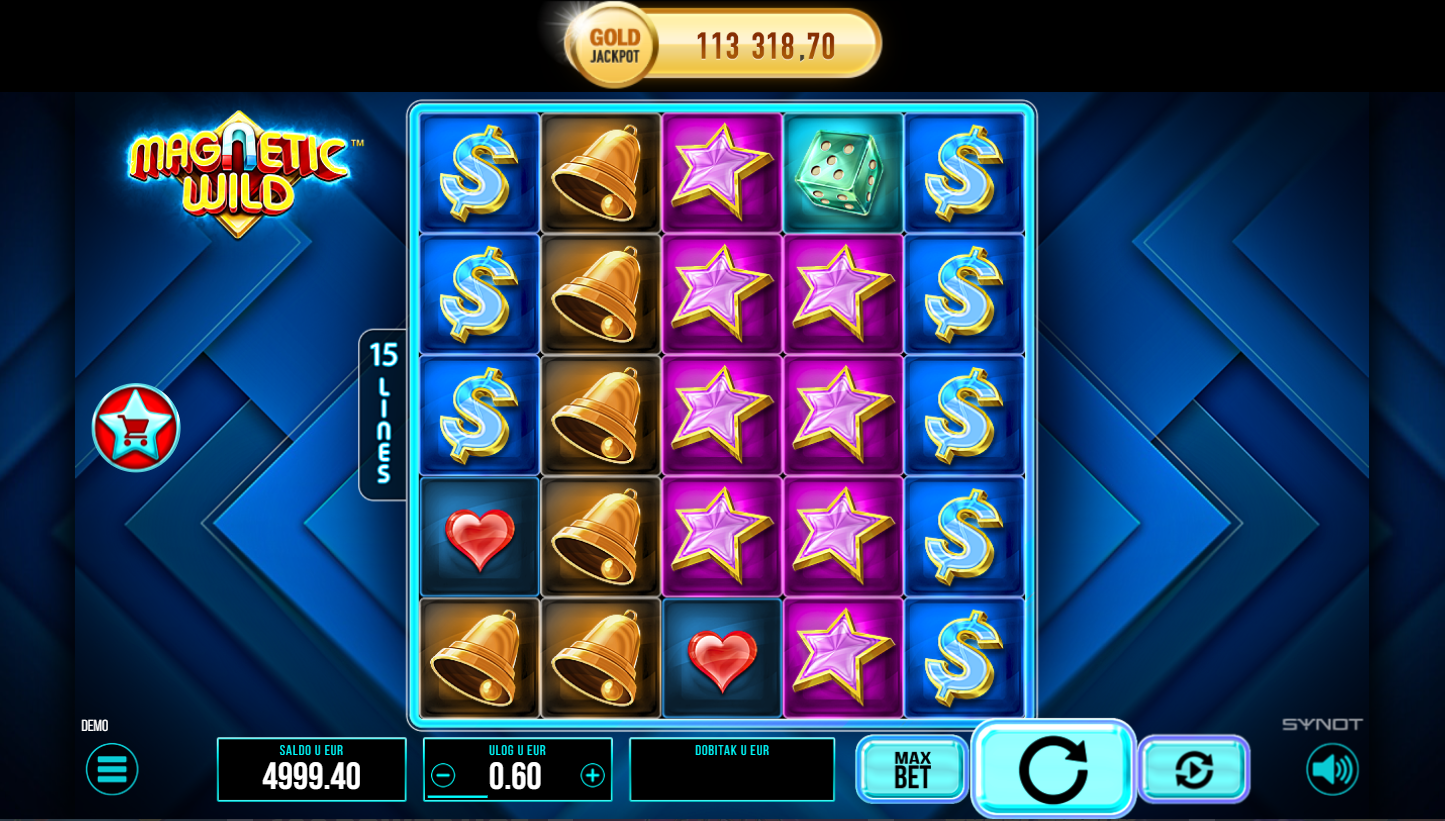Activate the autoplay spin button
The height and width of the screenshot is (821, 1445).
[x=1194, y=770]
